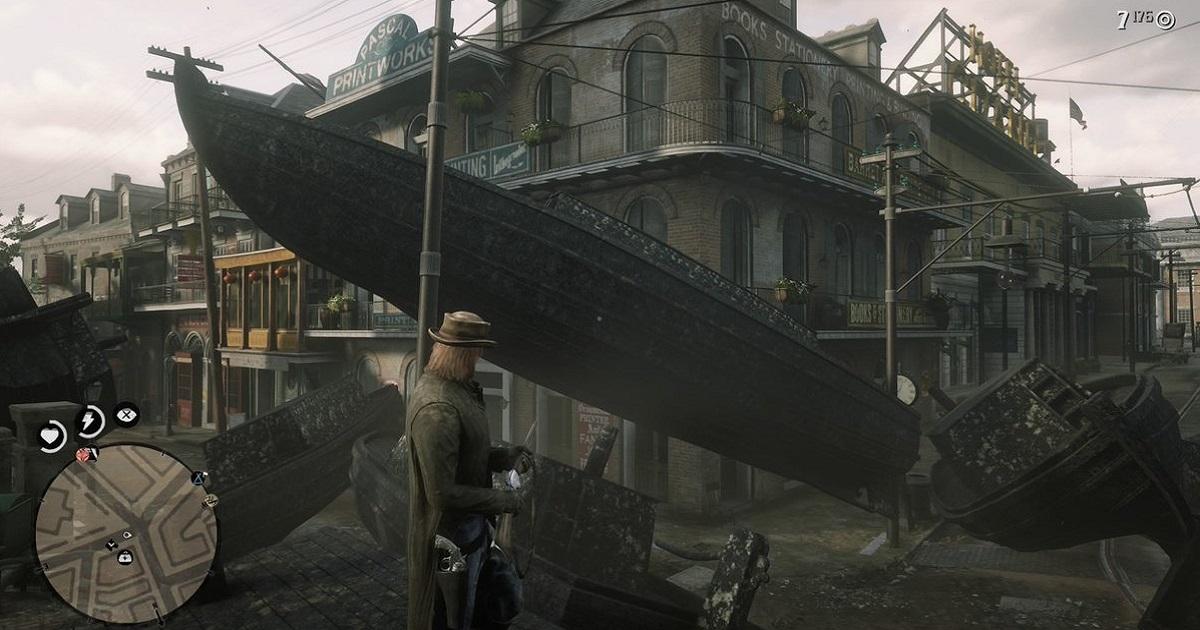This screenshot has height=630, width=1200.
Task: Select the doctor bag marker on minimap
Action: coord(126,557)
